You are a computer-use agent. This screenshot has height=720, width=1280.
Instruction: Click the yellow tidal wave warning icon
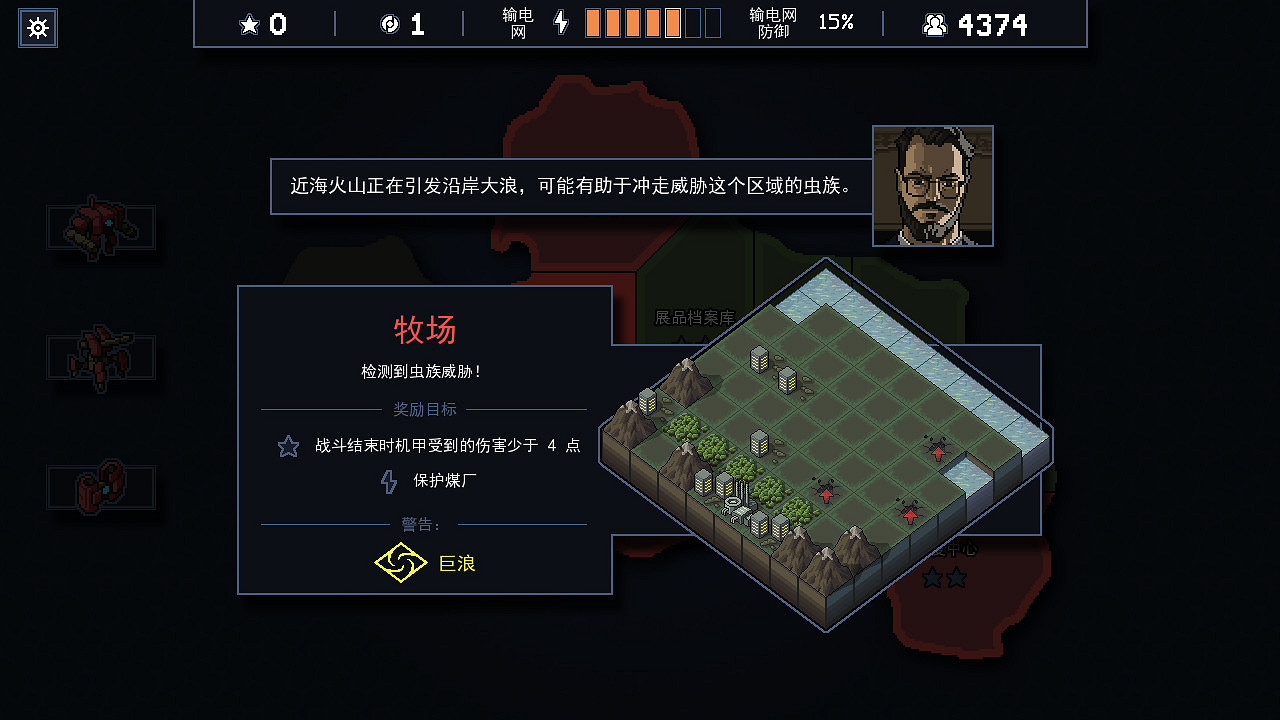tap(400, 562)
